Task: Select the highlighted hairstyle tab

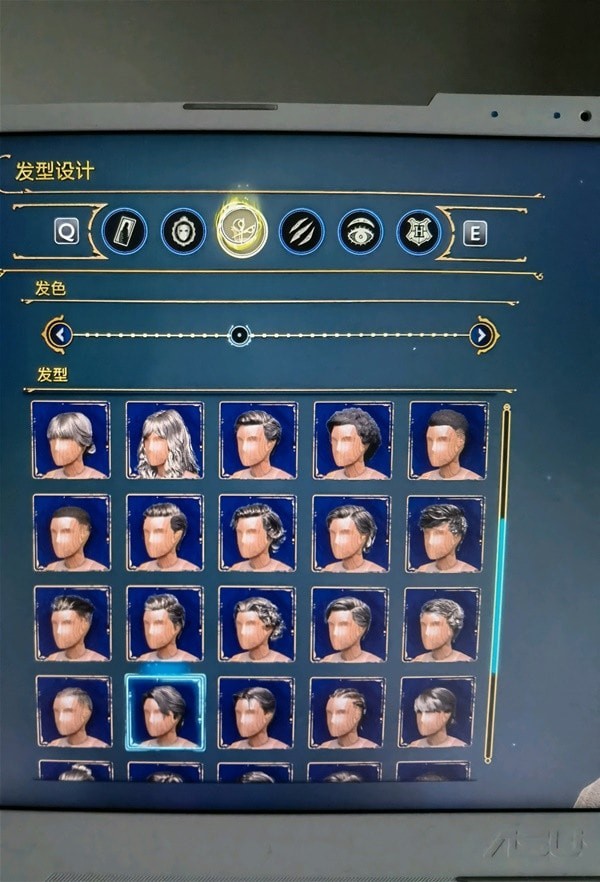Action: coord(241,230)
